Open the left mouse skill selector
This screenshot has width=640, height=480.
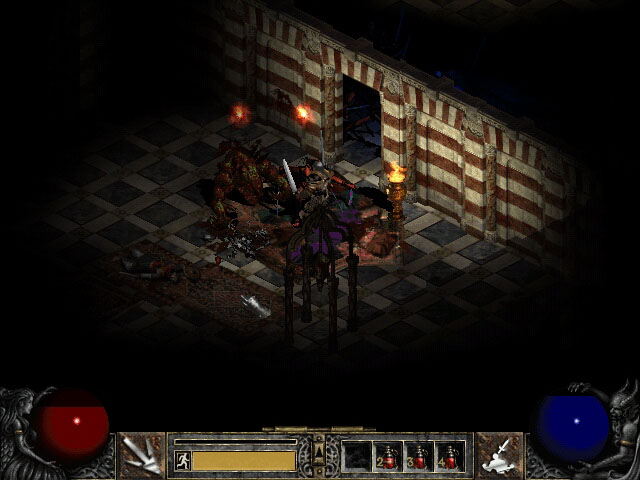coord(141,455)
